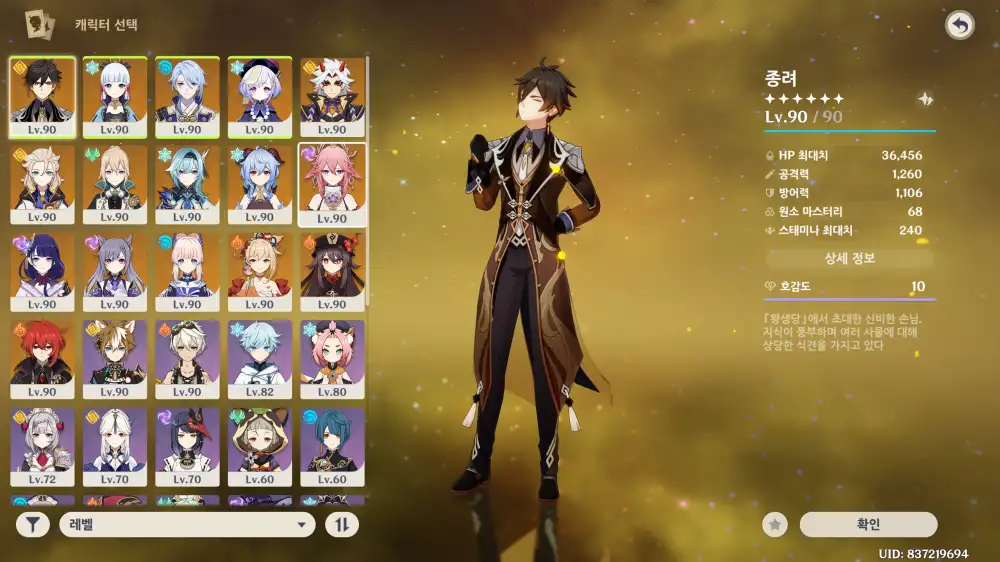The image size is (1000, 562).
Task: Select Sangonomiya Kokomi's portrait
Action: pos(188,271)
